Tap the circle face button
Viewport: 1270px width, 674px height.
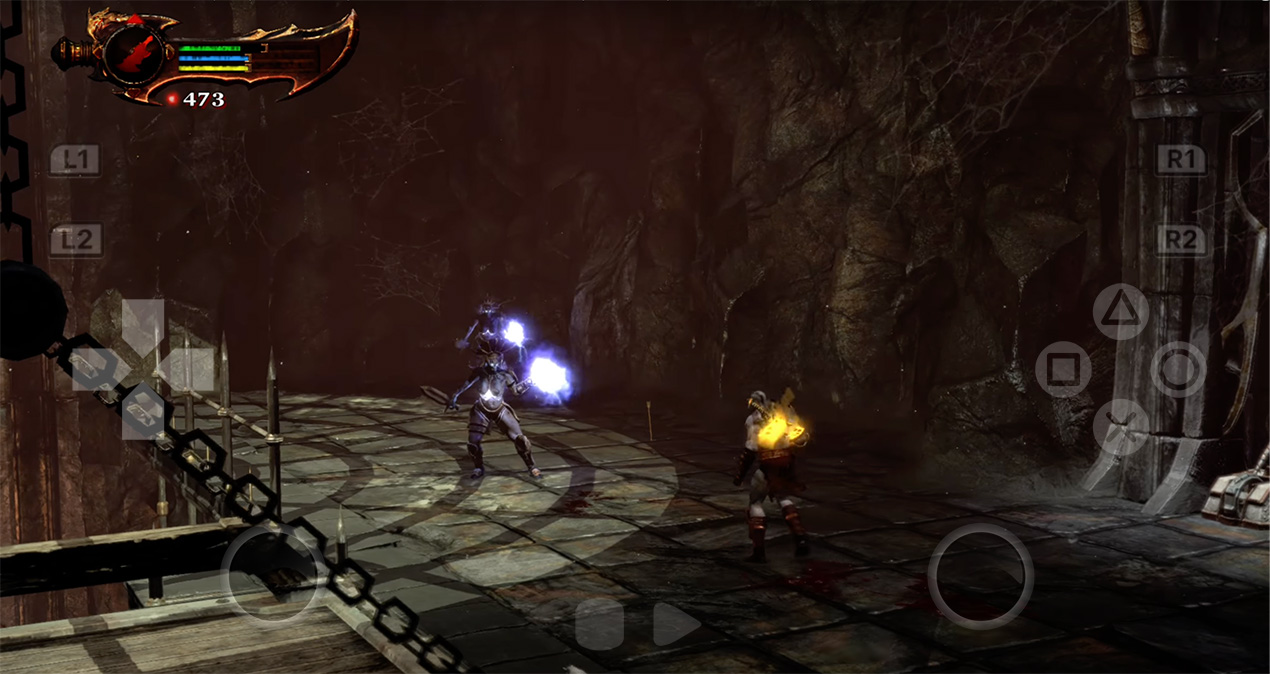(x=1178, y=369)
